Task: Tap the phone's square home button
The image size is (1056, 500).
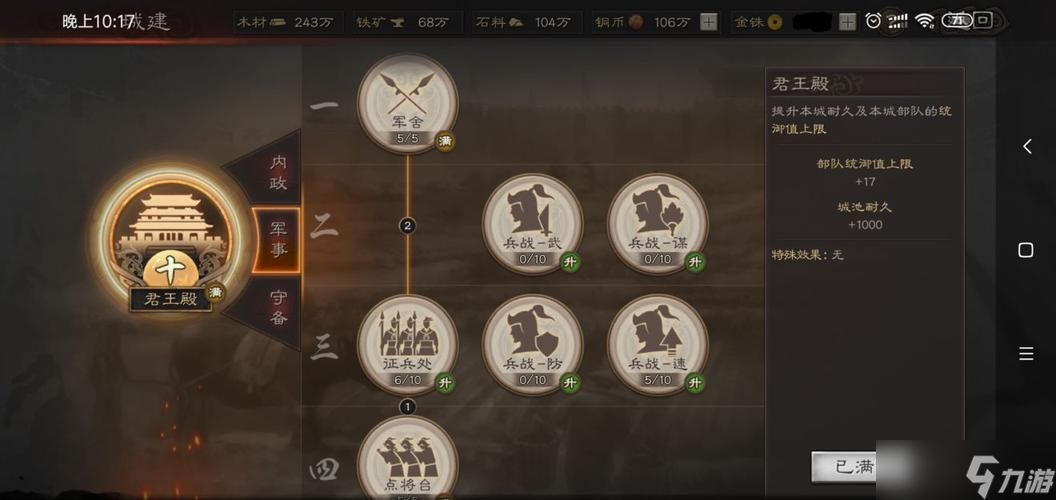Action: tap(1026, 250)
